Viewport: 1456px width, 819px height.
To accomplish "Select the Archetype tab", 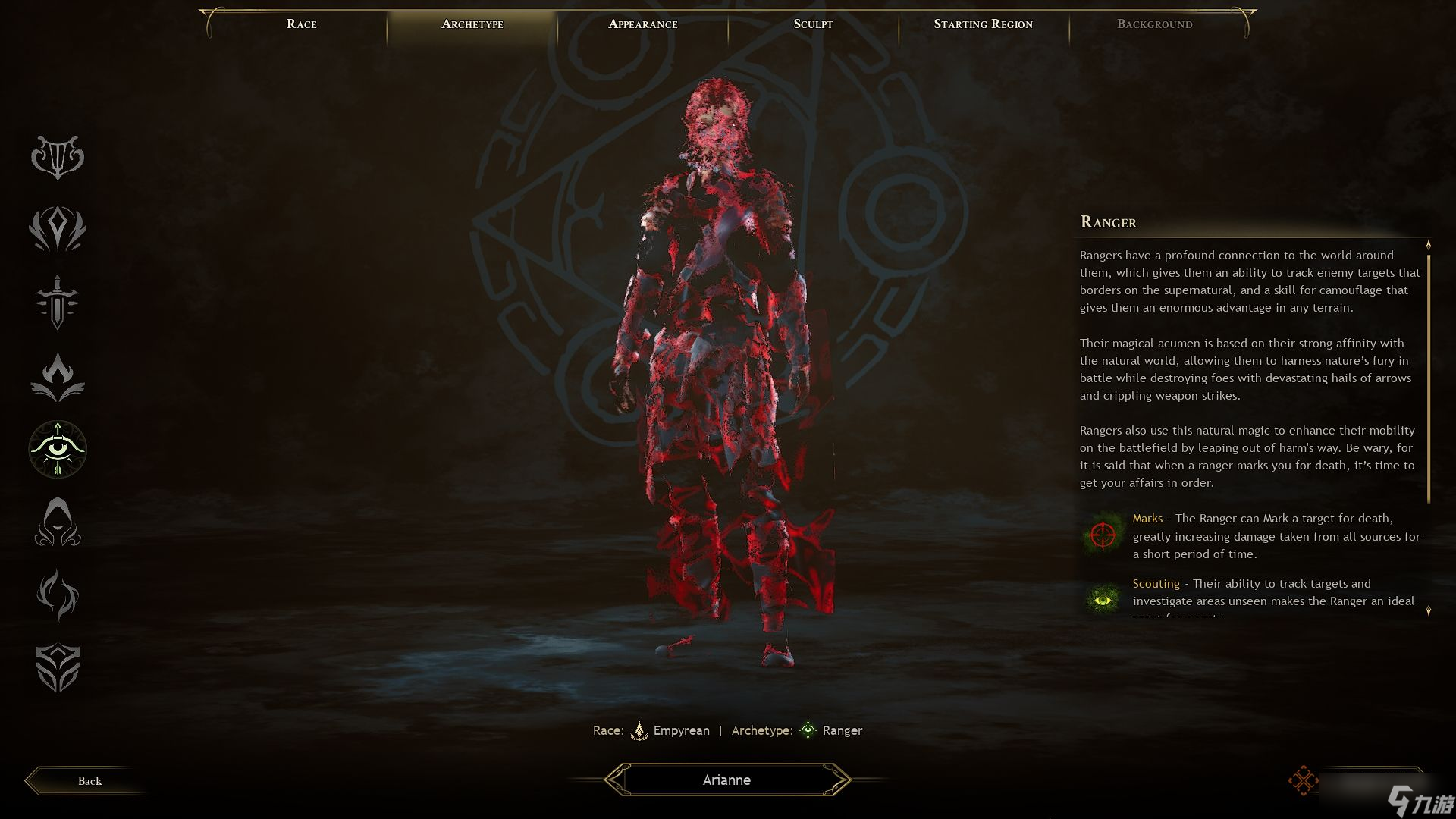I will click(472, 24).
